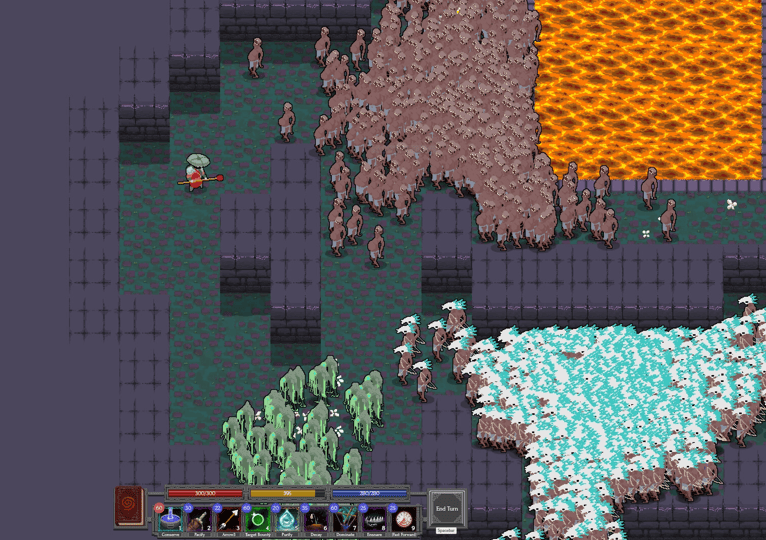Activate the green ring Target Bounty spell
The height and width of the screenshot is (540, 766).
[x=258, y=519]
